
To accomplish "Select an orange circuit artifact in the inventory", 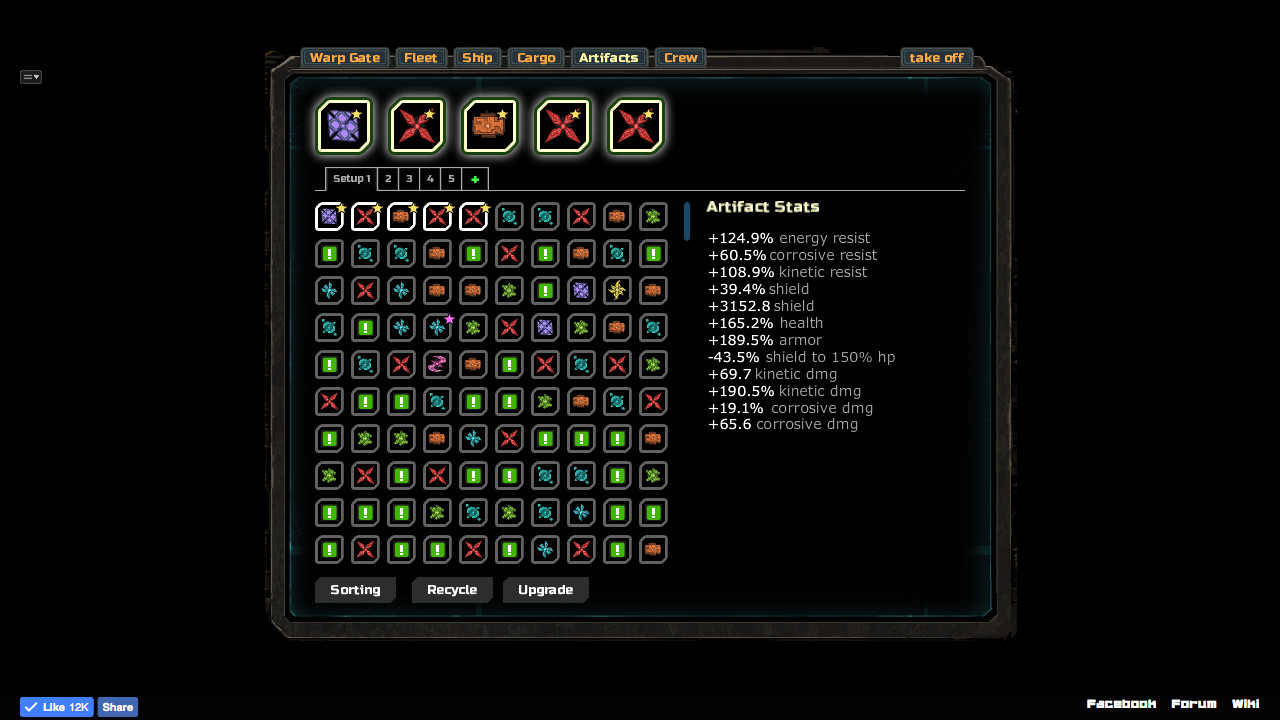I will pyautogui.click(x=437, y=253).
